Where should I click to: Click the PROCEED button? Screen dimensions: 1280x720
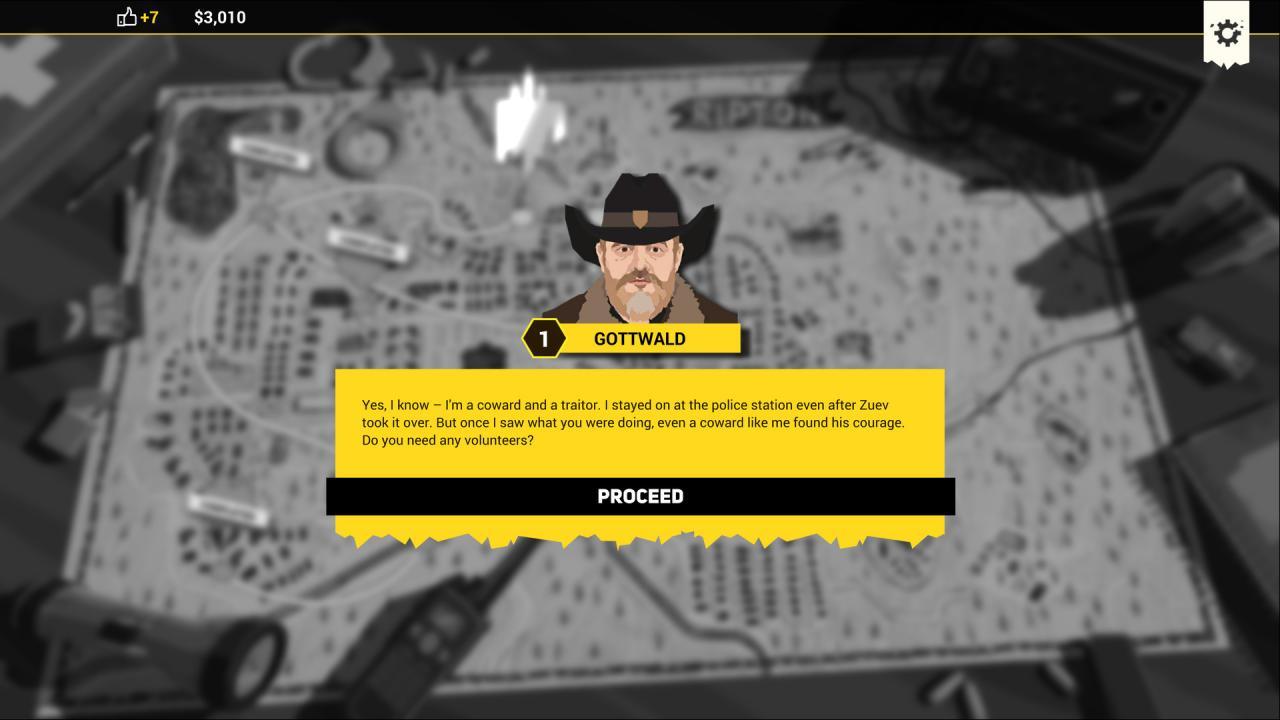640,496
